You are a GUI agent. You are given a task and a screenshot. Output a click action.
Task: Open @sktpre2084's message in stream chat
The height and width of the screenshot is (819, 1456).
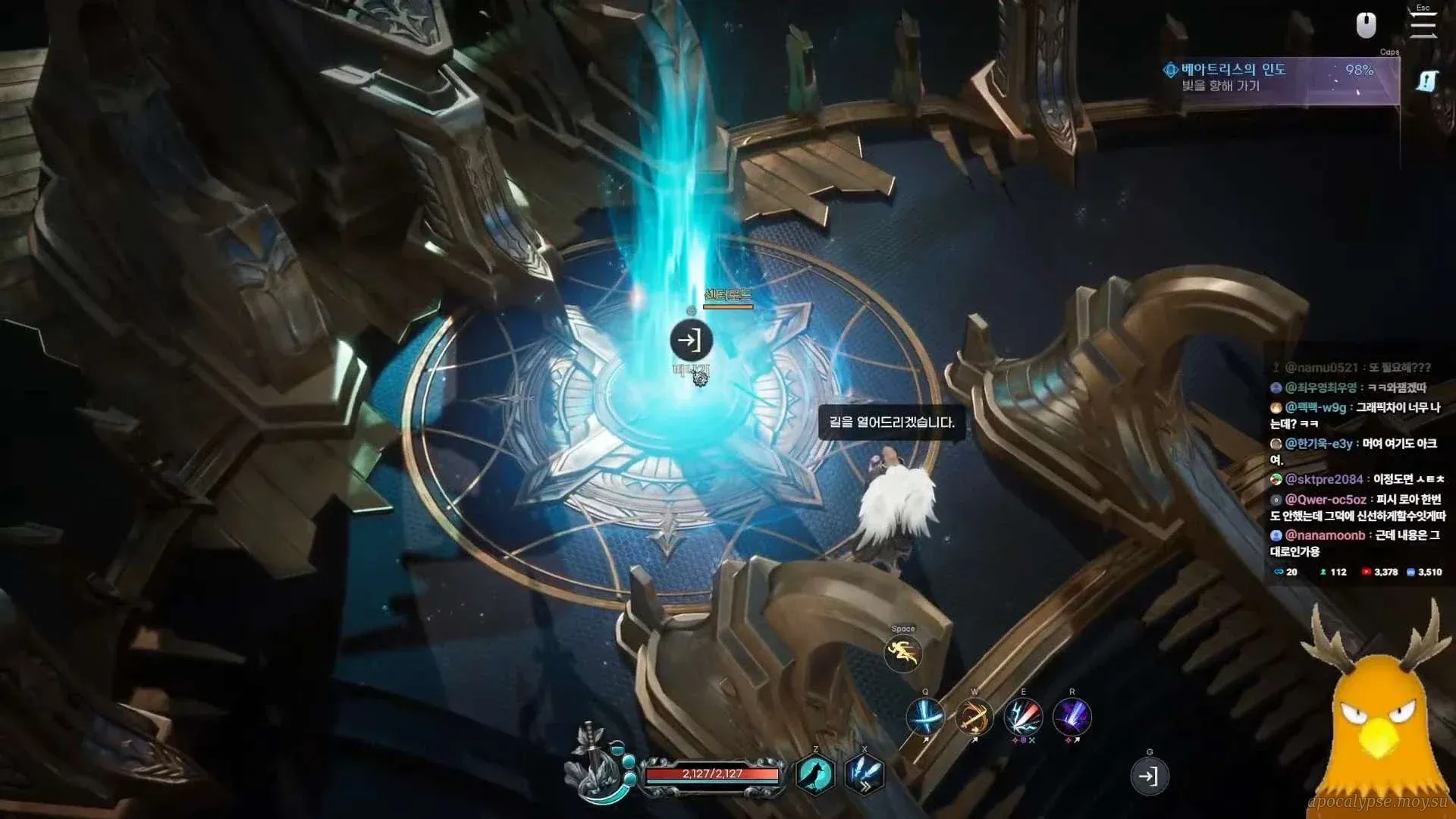pos(1357,479)
